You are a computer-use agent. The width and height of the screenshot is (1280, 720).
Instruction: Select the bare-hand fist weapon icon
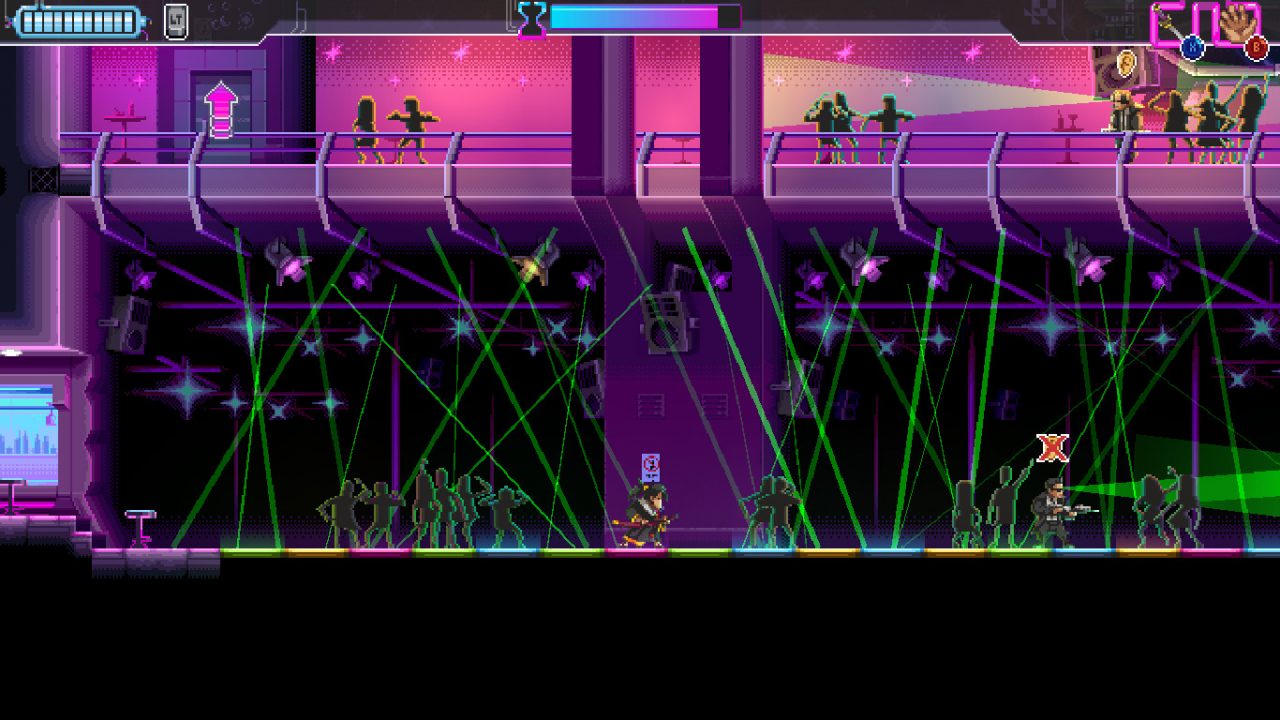click(1238, 22)
